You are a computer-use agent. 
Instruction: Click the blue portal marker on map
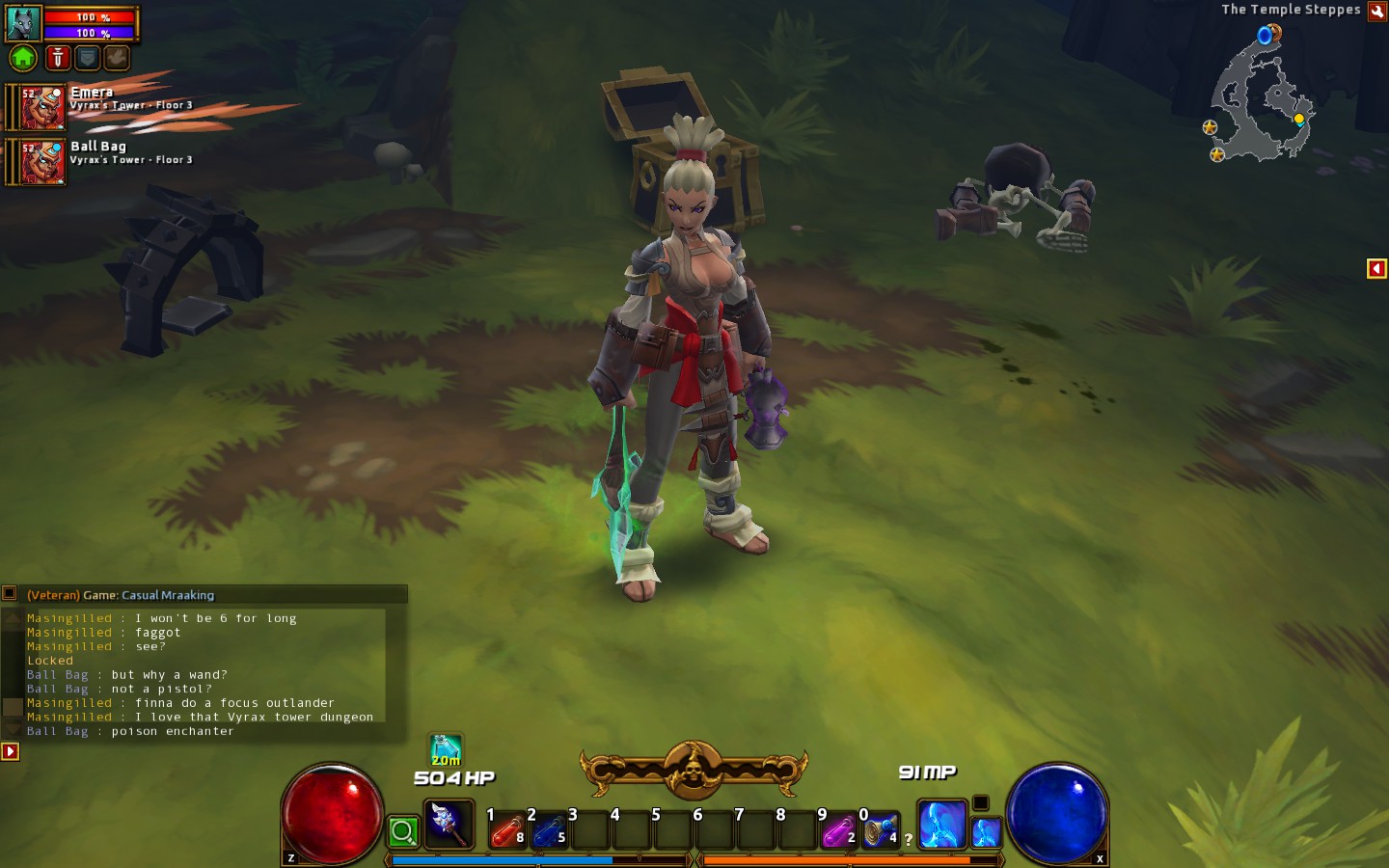1265,37
